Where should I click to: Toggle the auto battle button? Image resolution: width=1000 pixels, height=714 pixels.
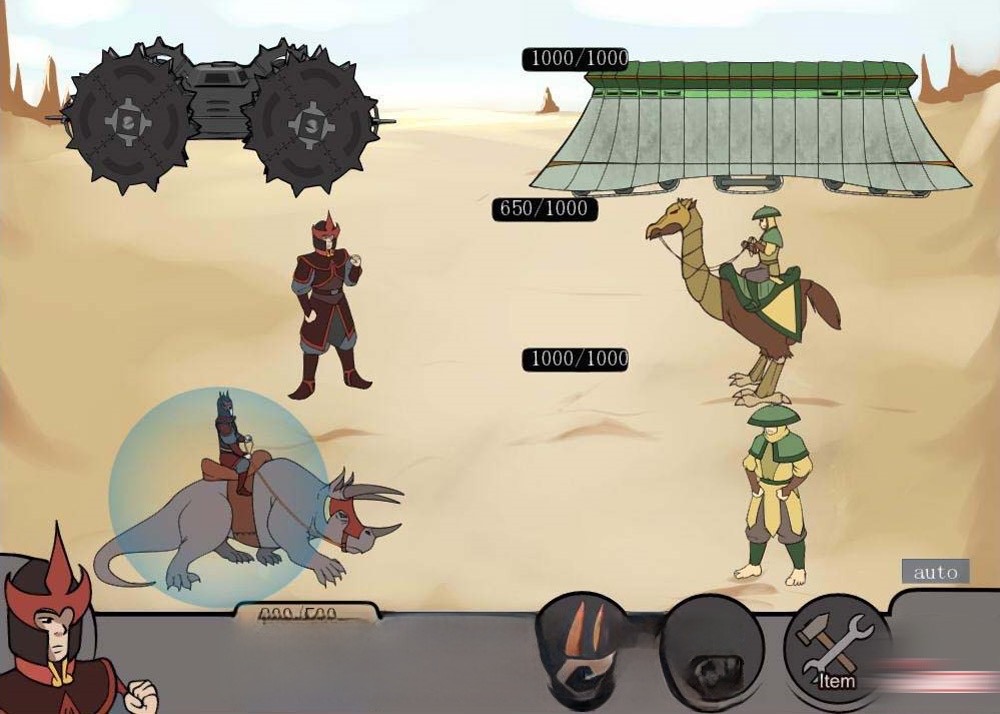[935, 572]
